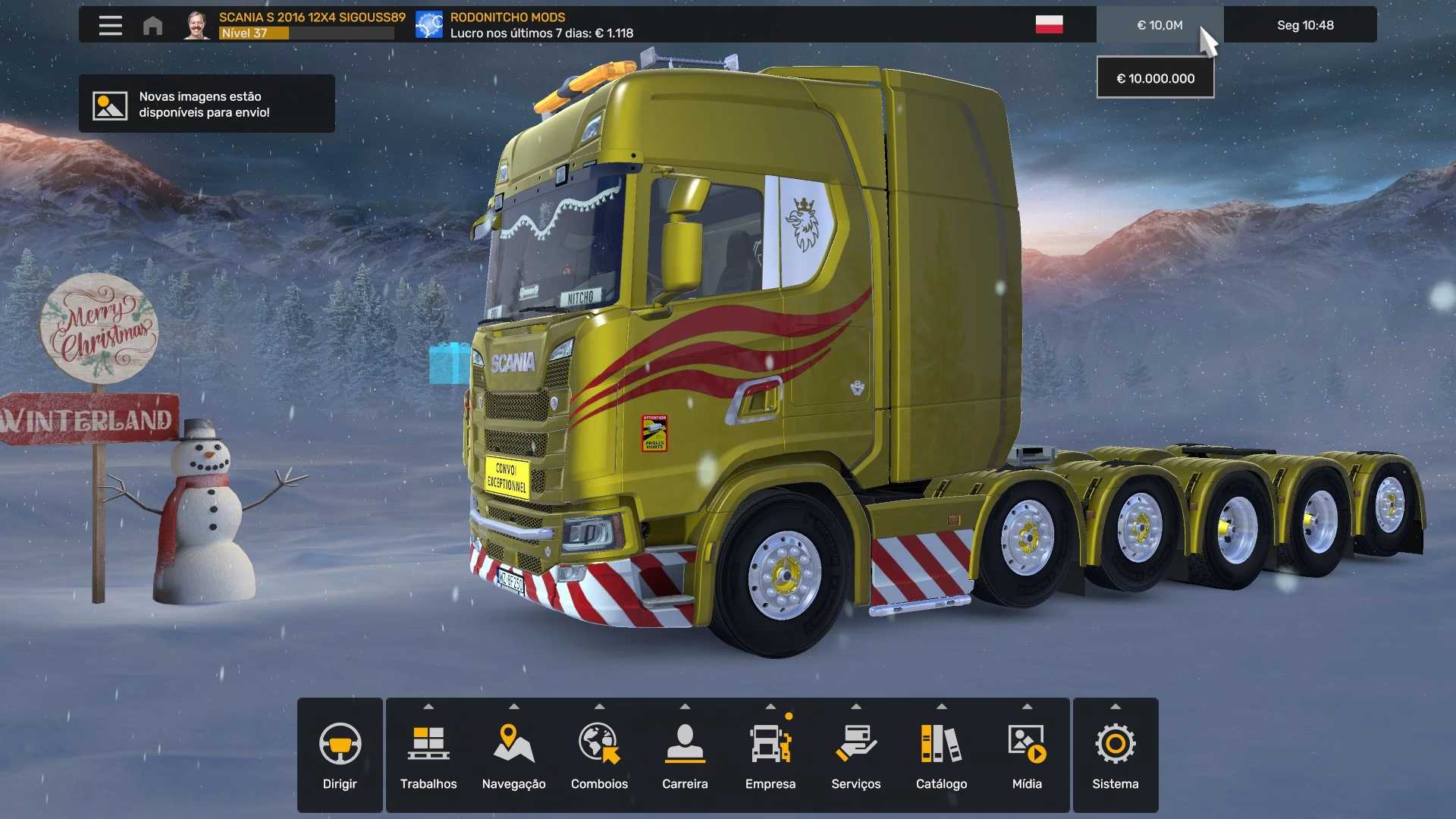
Task: Browse the Catálogo menu
Action: click(941, 755)
